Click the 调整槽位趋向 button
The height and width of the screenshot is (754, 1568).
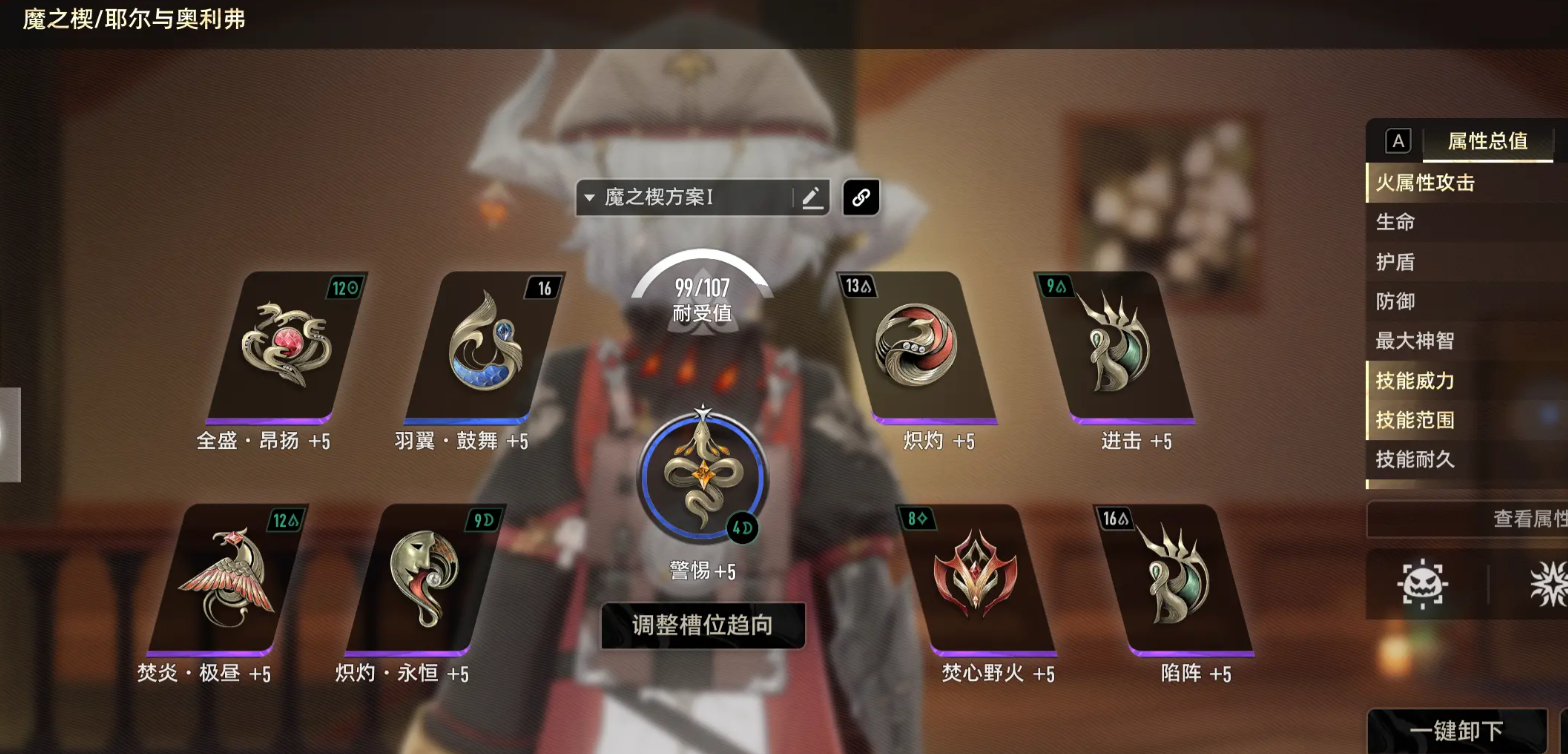point(702,625)
